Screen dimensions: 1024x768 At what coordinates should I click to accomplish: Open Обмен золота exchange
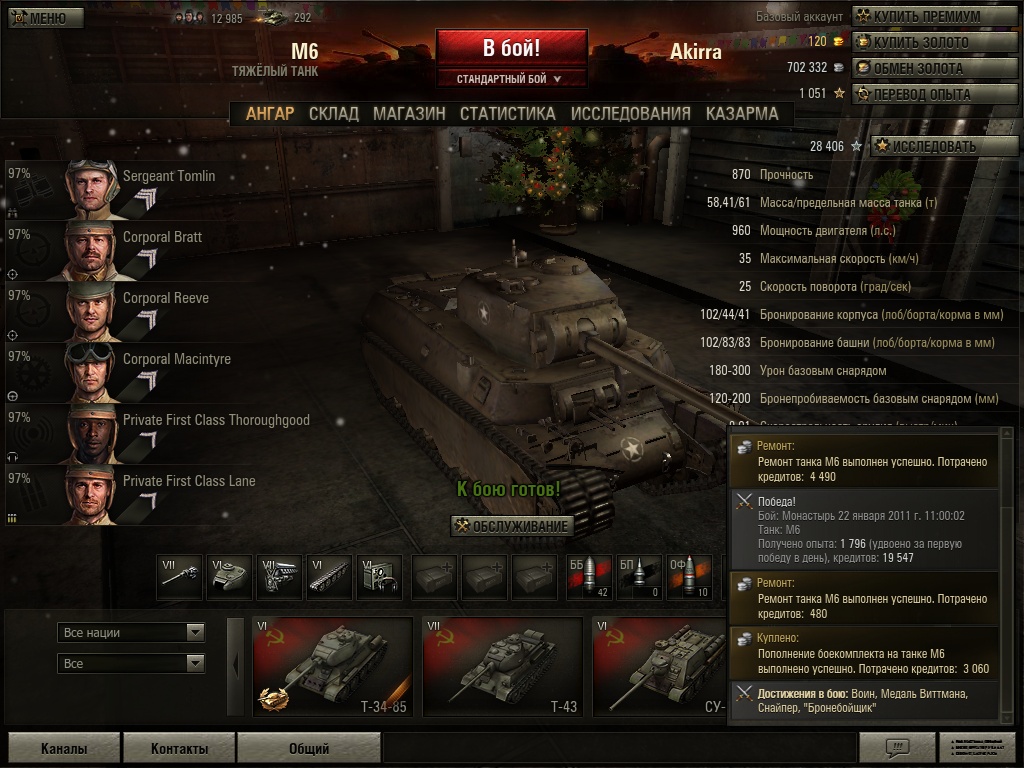point(926,69)
